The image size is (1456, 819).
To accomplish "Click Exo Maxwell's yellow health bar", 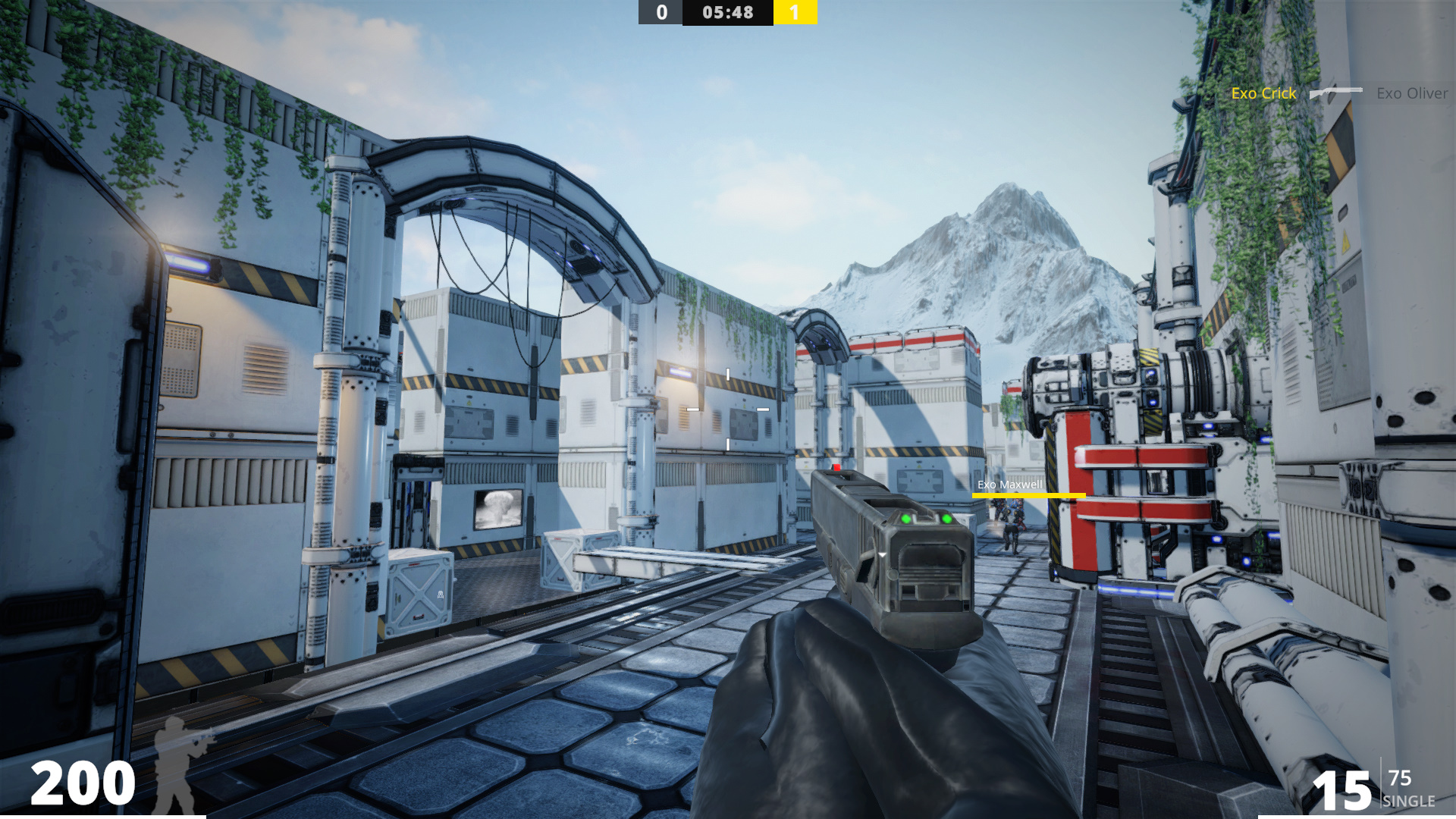I will click(1029, 495).
